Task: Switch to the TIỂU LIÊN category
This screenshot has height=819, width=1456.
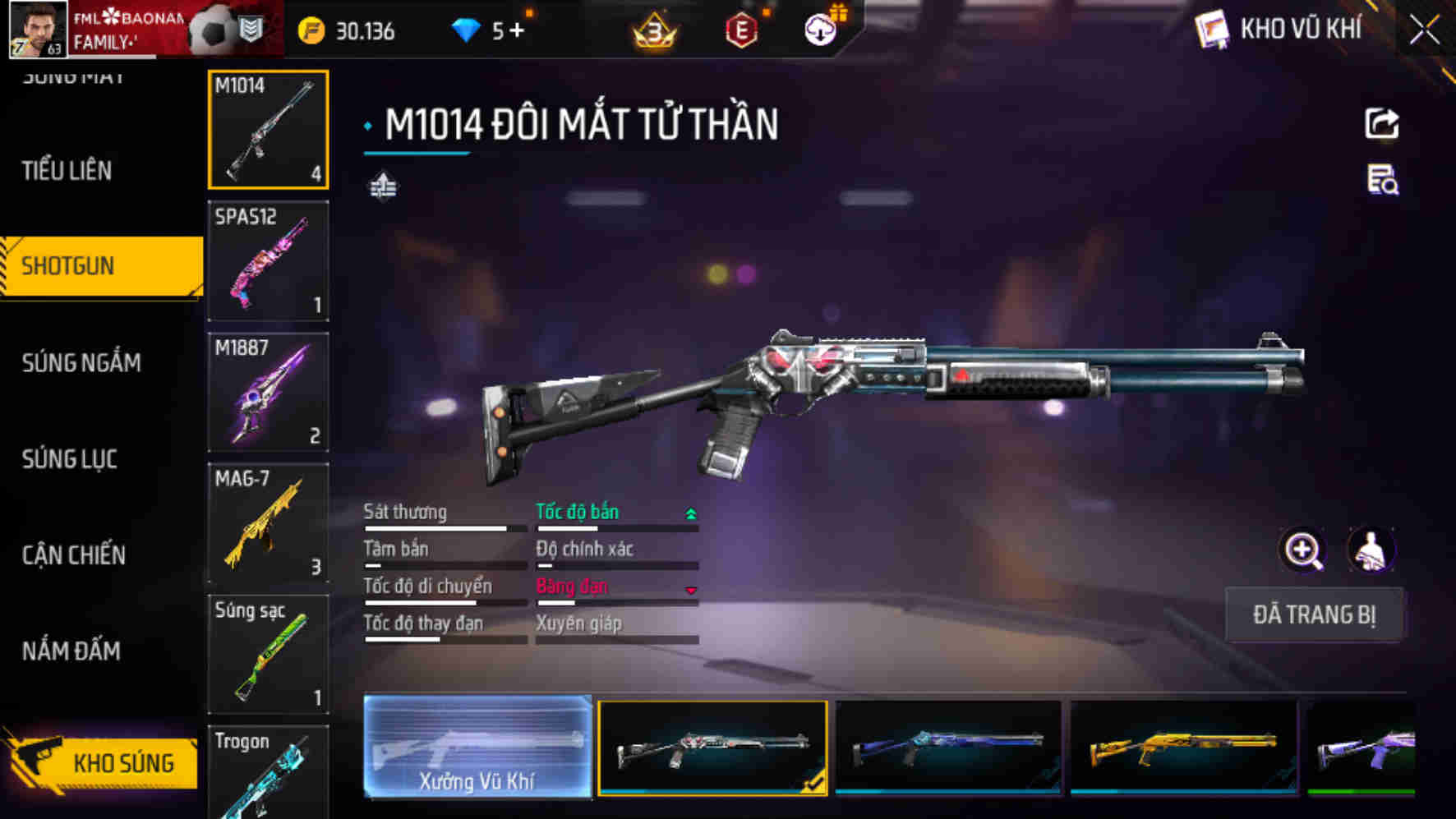Action: [x=67, y=171]
